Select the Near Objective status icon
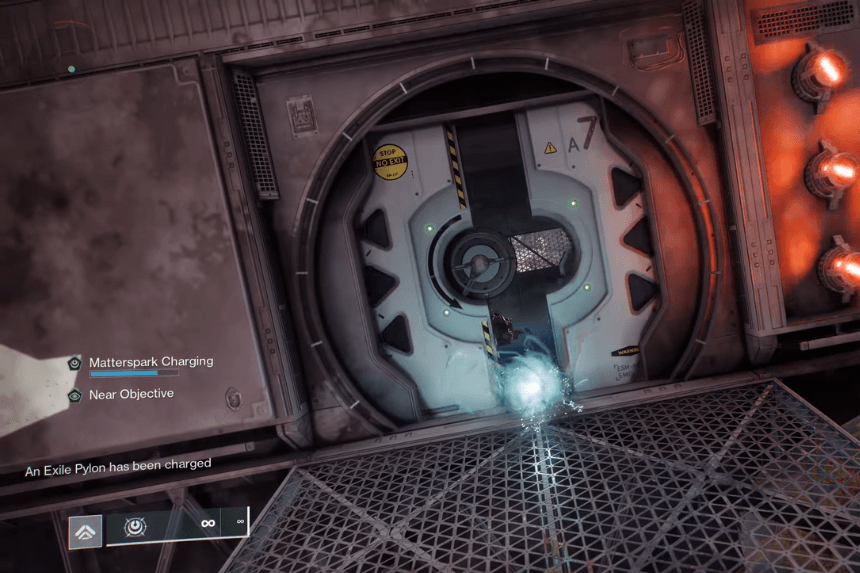The height and width of the screenshot is (573, 860). pos(75,395)
